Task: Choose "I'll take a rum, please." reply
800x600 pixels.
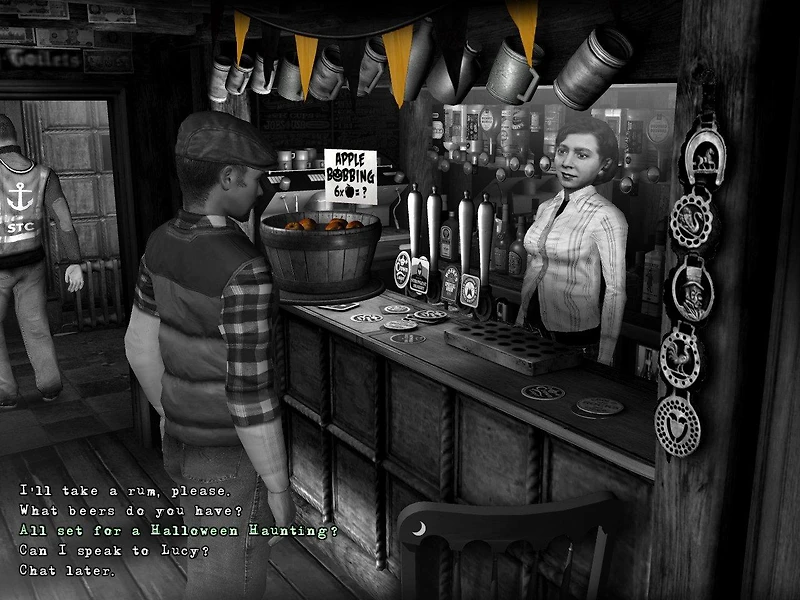Action: point(125,491)
